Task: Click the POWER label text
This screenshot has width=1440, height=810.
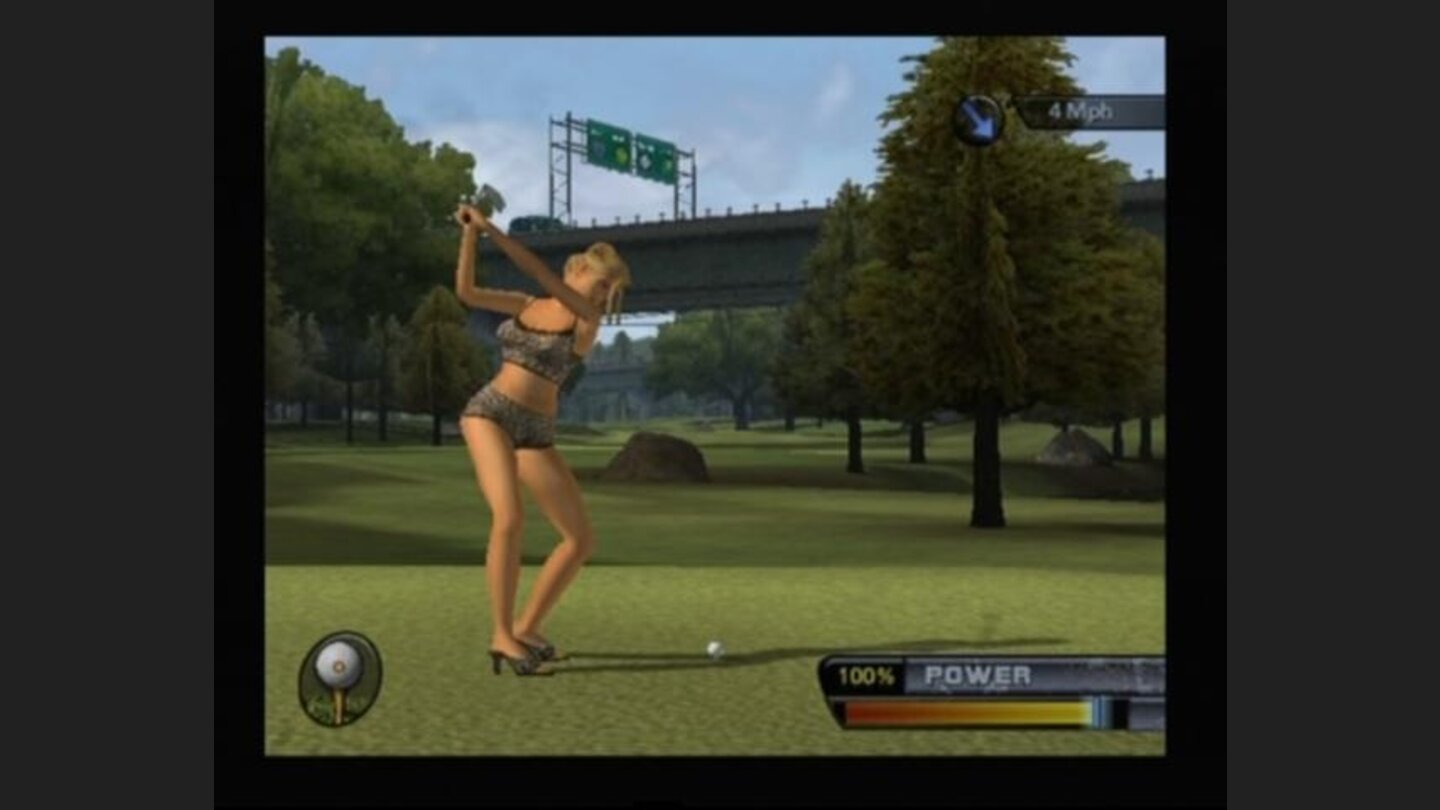Action: (977, 674)
